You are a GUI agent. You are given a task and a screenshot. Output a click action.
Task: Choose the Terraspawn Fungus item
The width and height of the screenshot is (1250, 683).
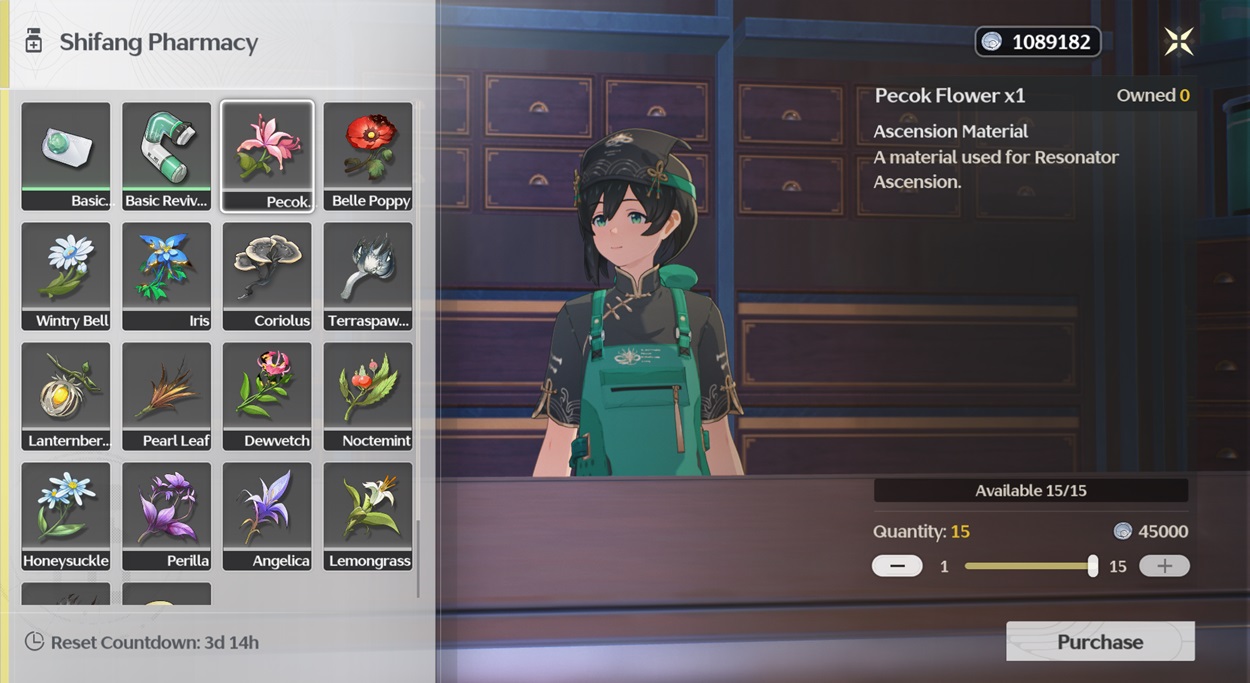click(368, 275)
